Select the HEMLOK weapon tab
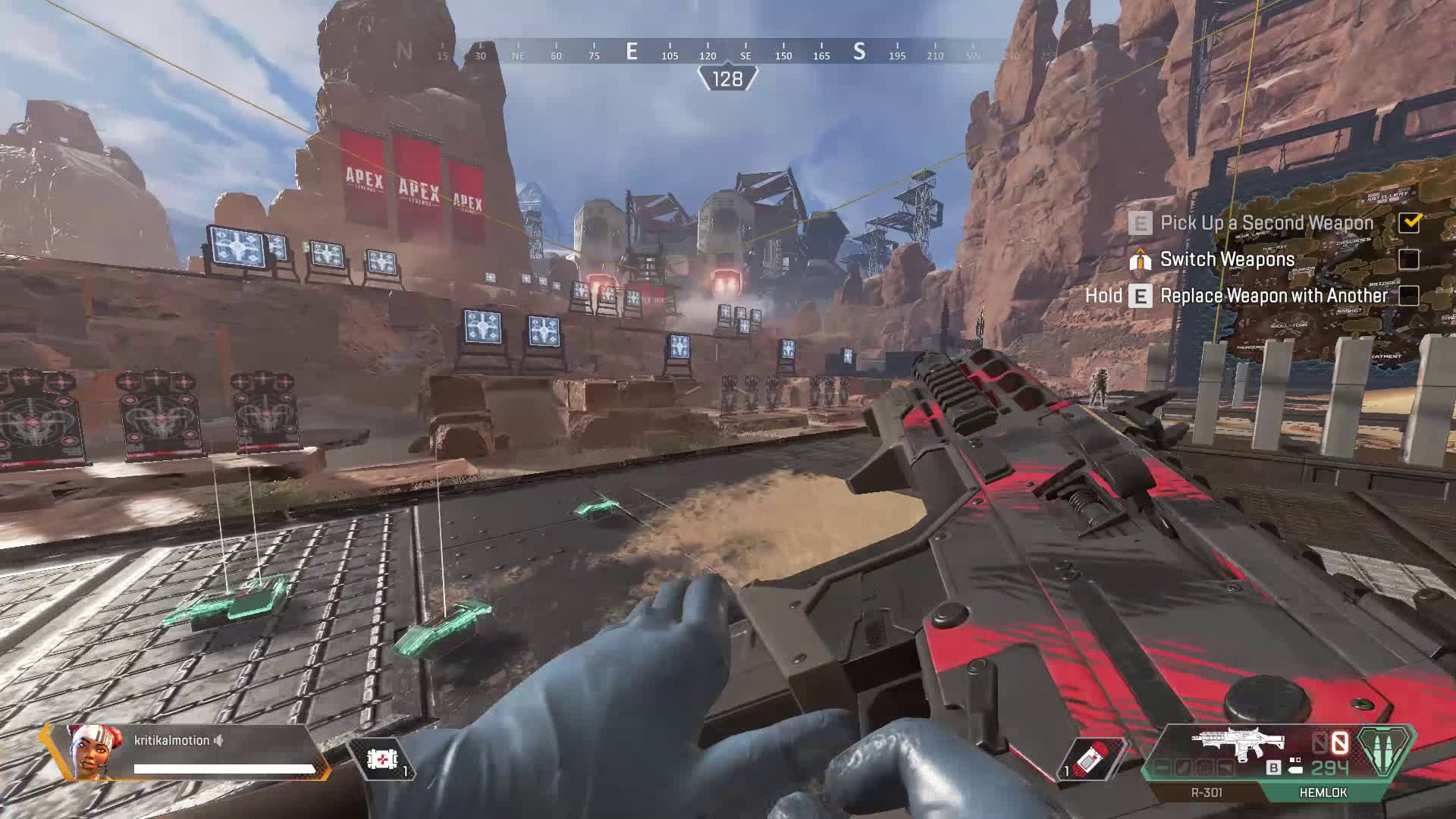 [x=1323, y=792]
